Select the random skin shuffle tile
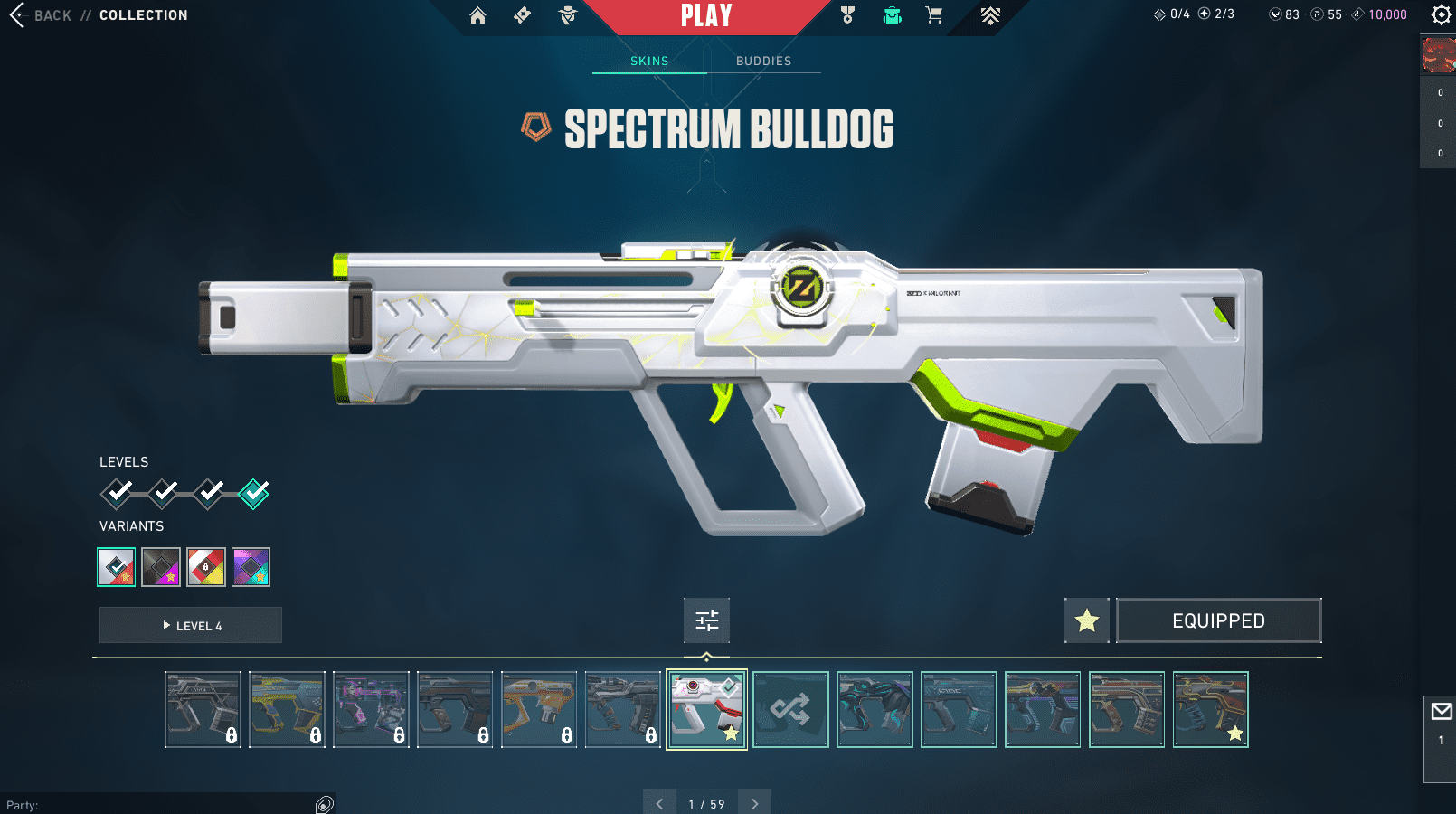Image resolution: width=1456 pixels, height=814 pixels. pyautogui.click(x=790, y=710)
